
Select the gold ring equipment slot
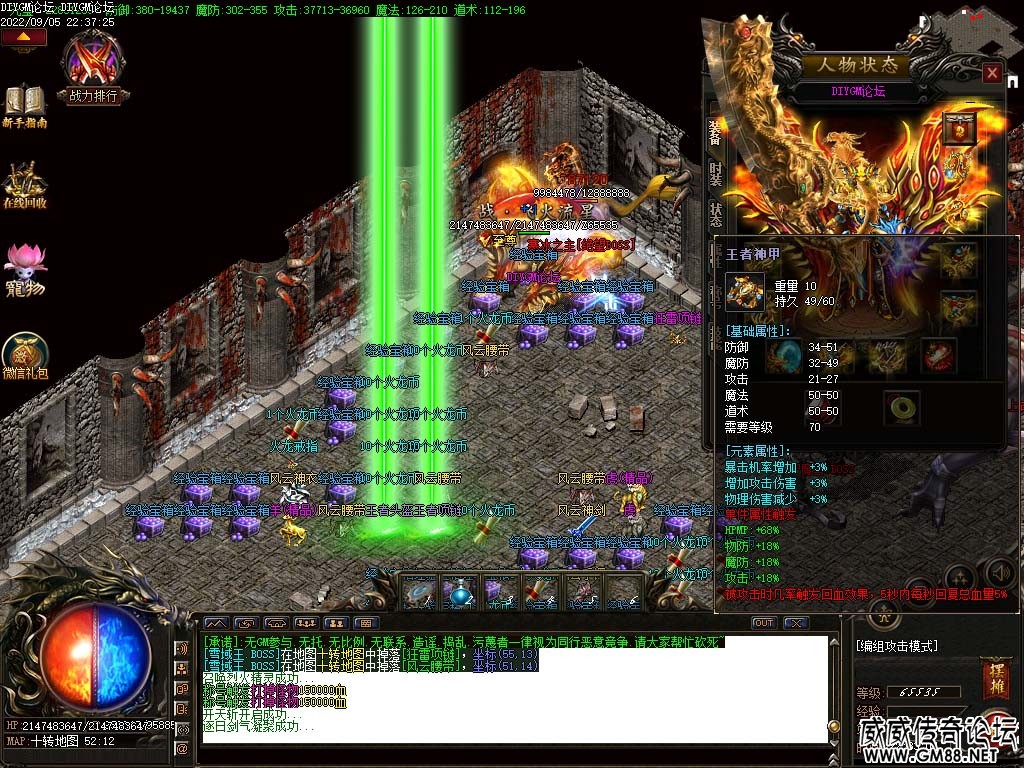click(x=903, y=408)
